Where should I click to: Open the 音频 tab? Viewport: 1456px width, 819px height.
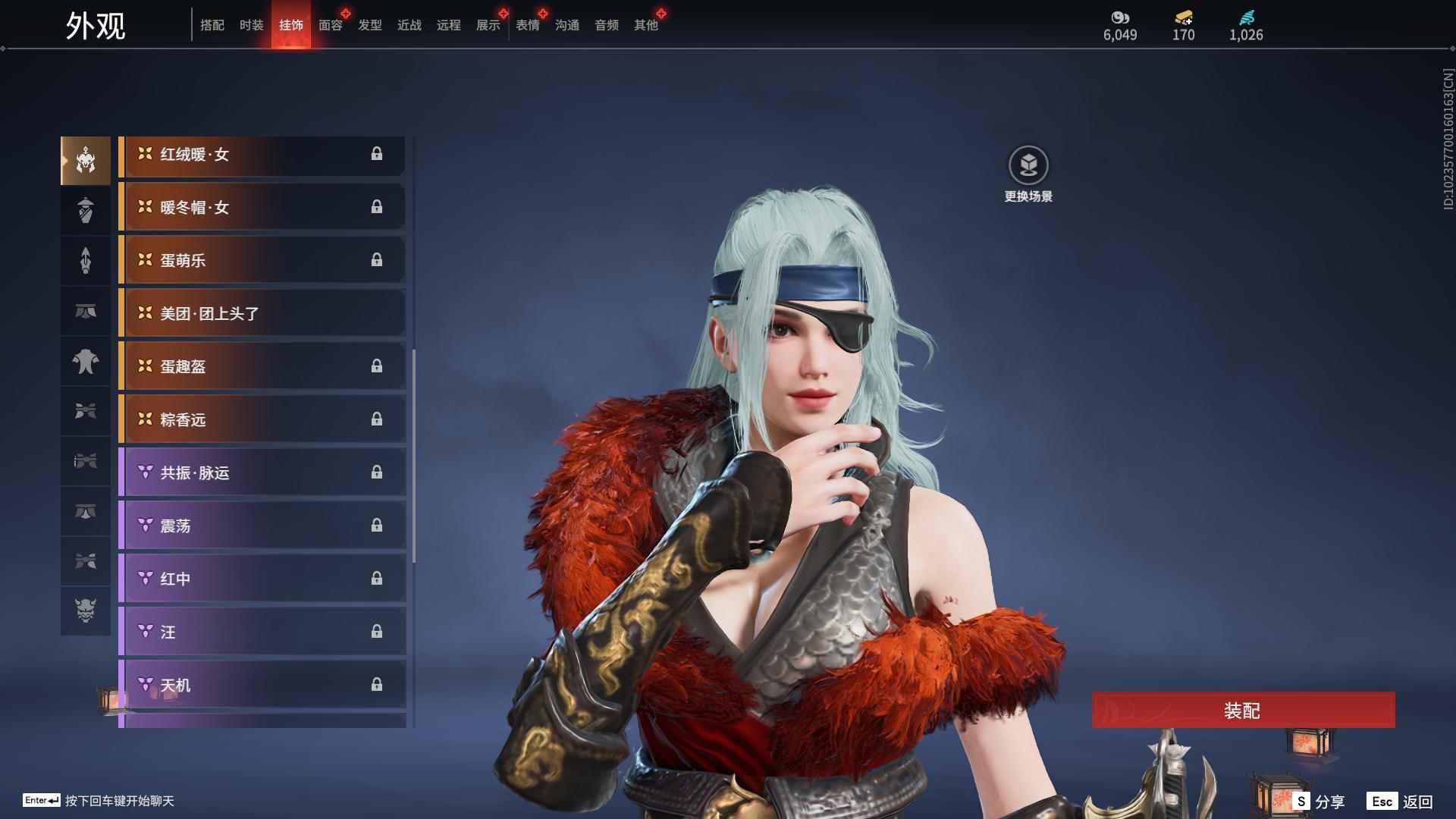[x=606, y=25]
